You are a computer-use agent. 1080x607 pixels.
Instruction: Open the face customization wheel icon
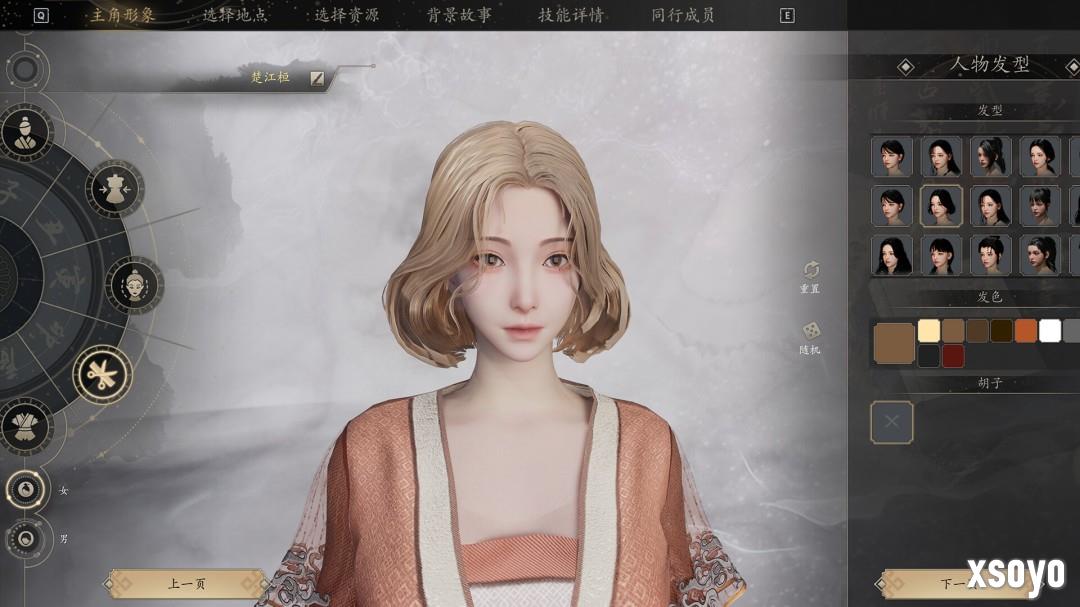(135, 285)
